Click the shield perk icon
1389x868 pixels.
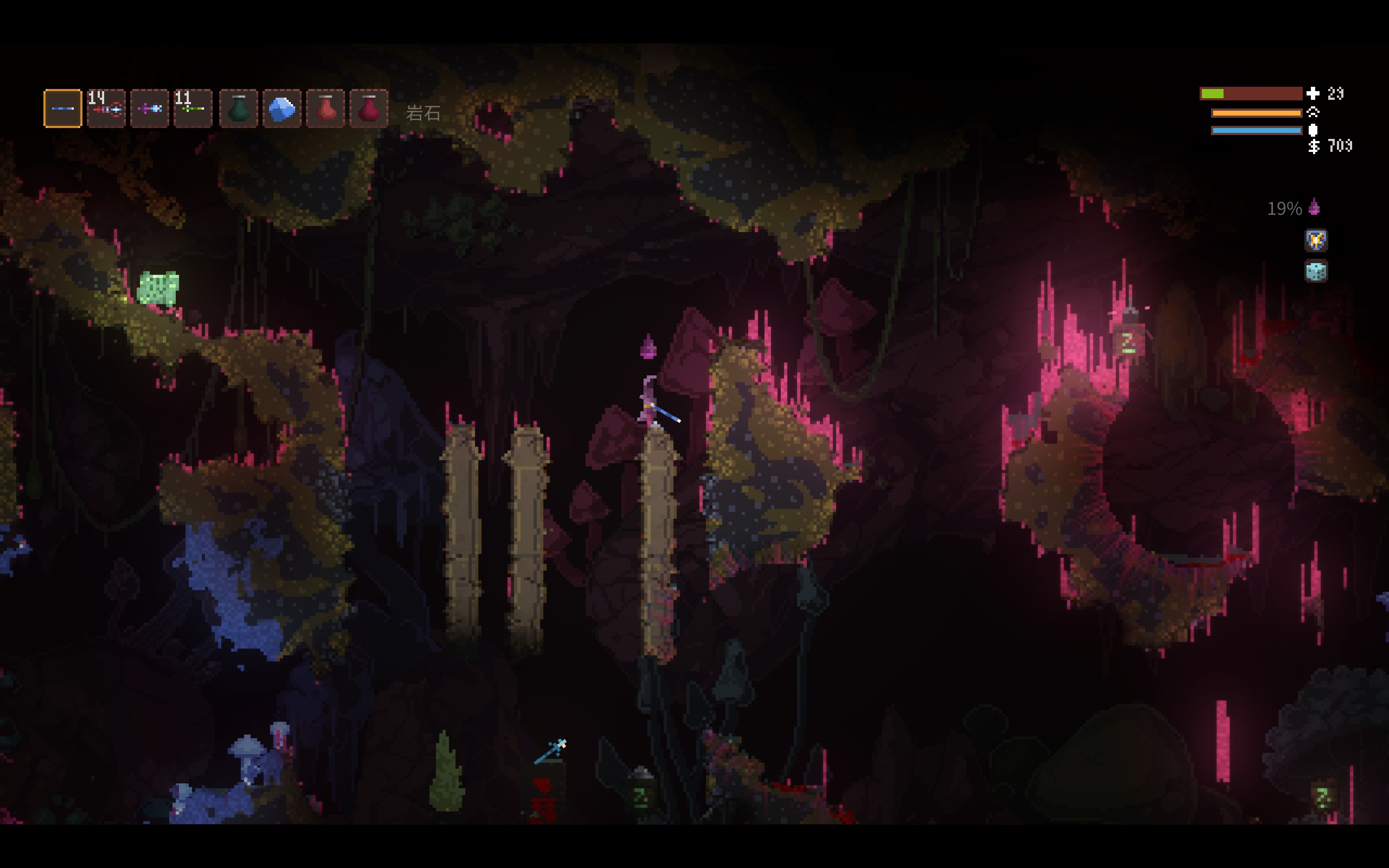coord(1316,240)
